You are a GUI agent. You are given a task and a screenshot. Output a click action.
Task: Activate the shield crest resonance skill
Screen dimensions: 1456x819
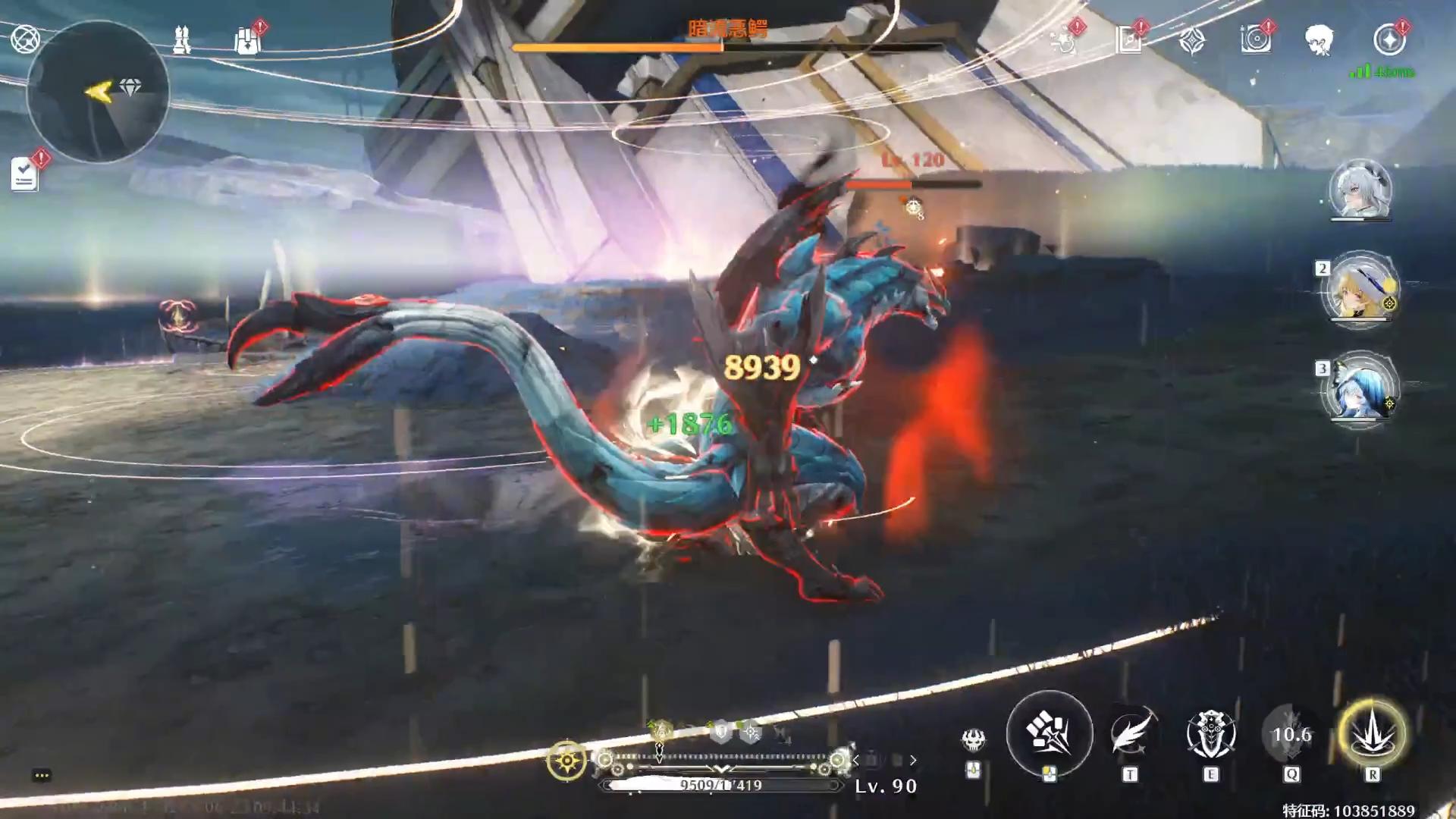point(1211,734)
